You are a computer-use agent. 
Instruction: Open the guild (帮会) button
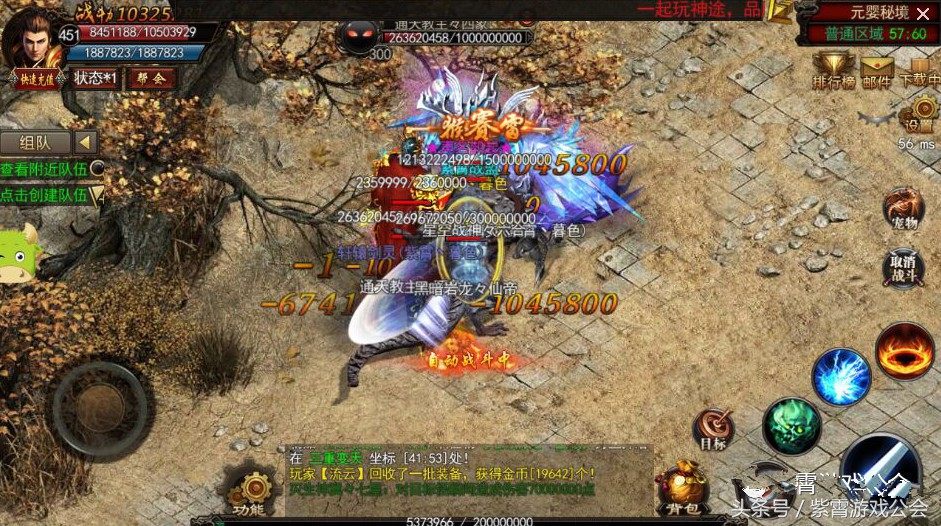tap(151, 78)
